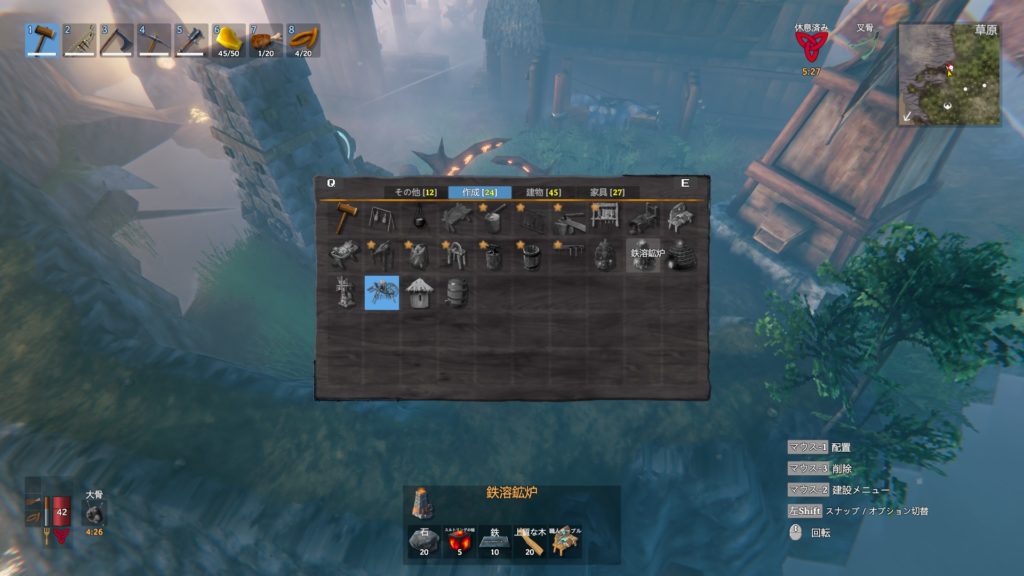1024x576 pixels.
Task: Select the thatched-roof beehive piece
Action: [419, 293]
